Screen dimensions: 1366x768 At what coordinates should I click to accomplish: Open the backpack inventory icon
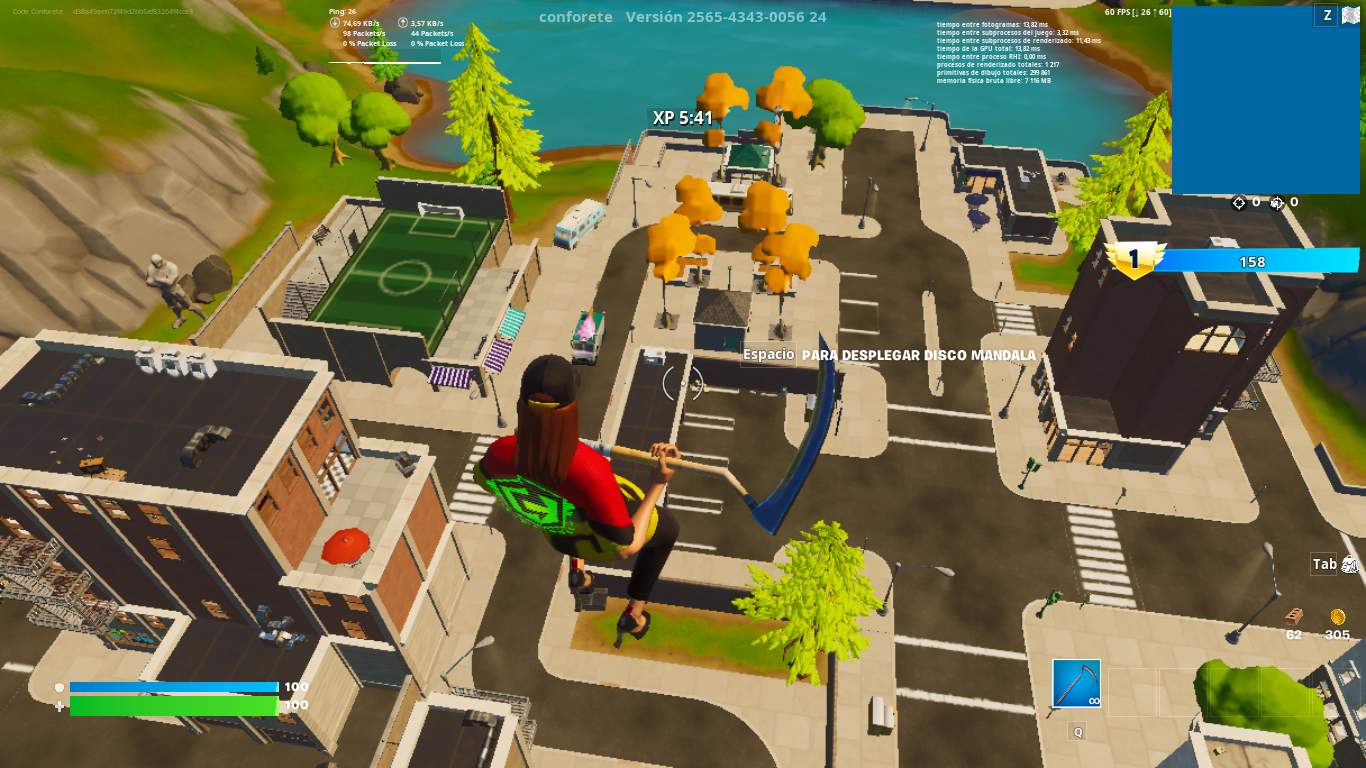tap(1350, 565)
